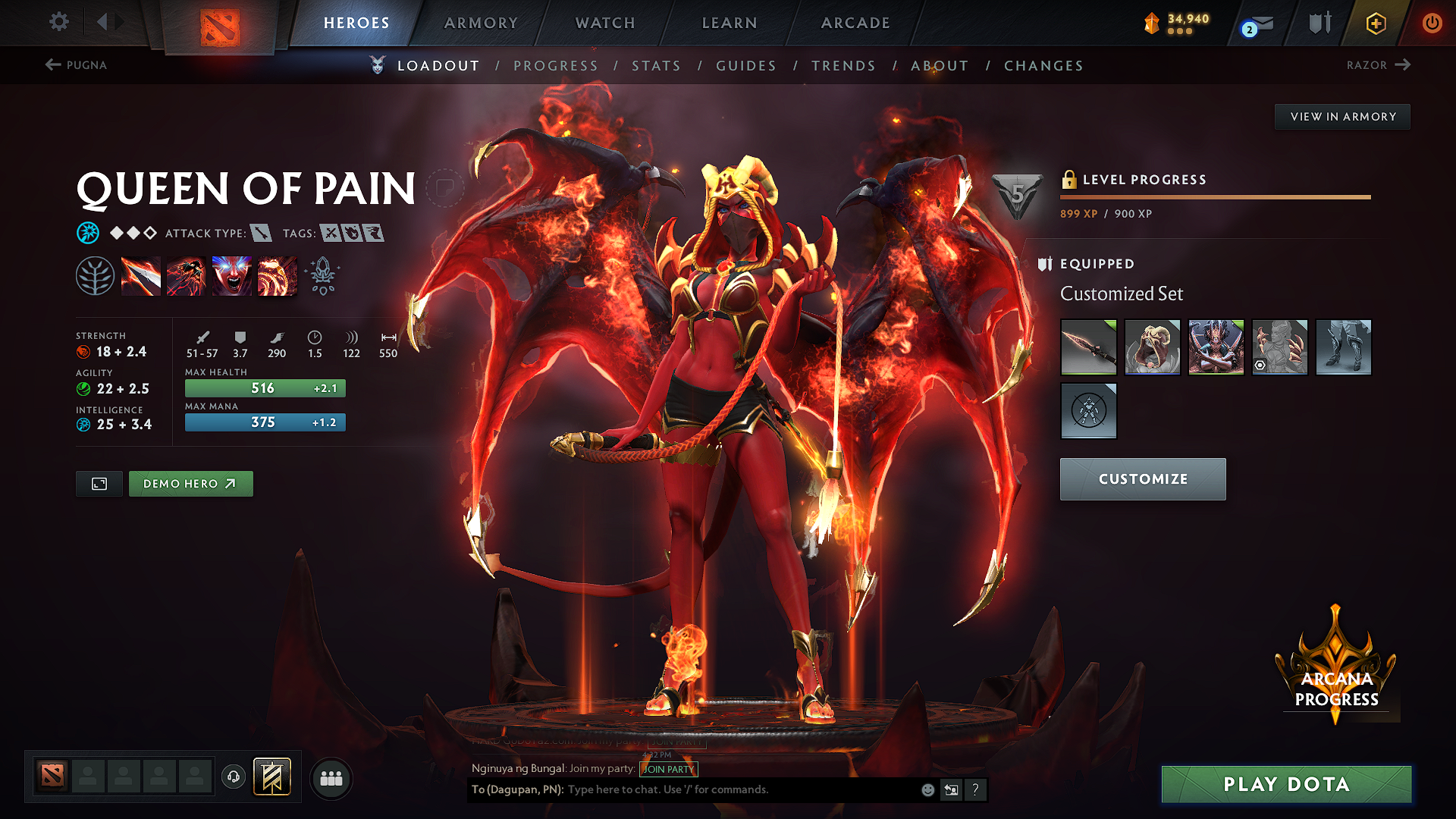Click the red power button

[x=1432, y=23]
